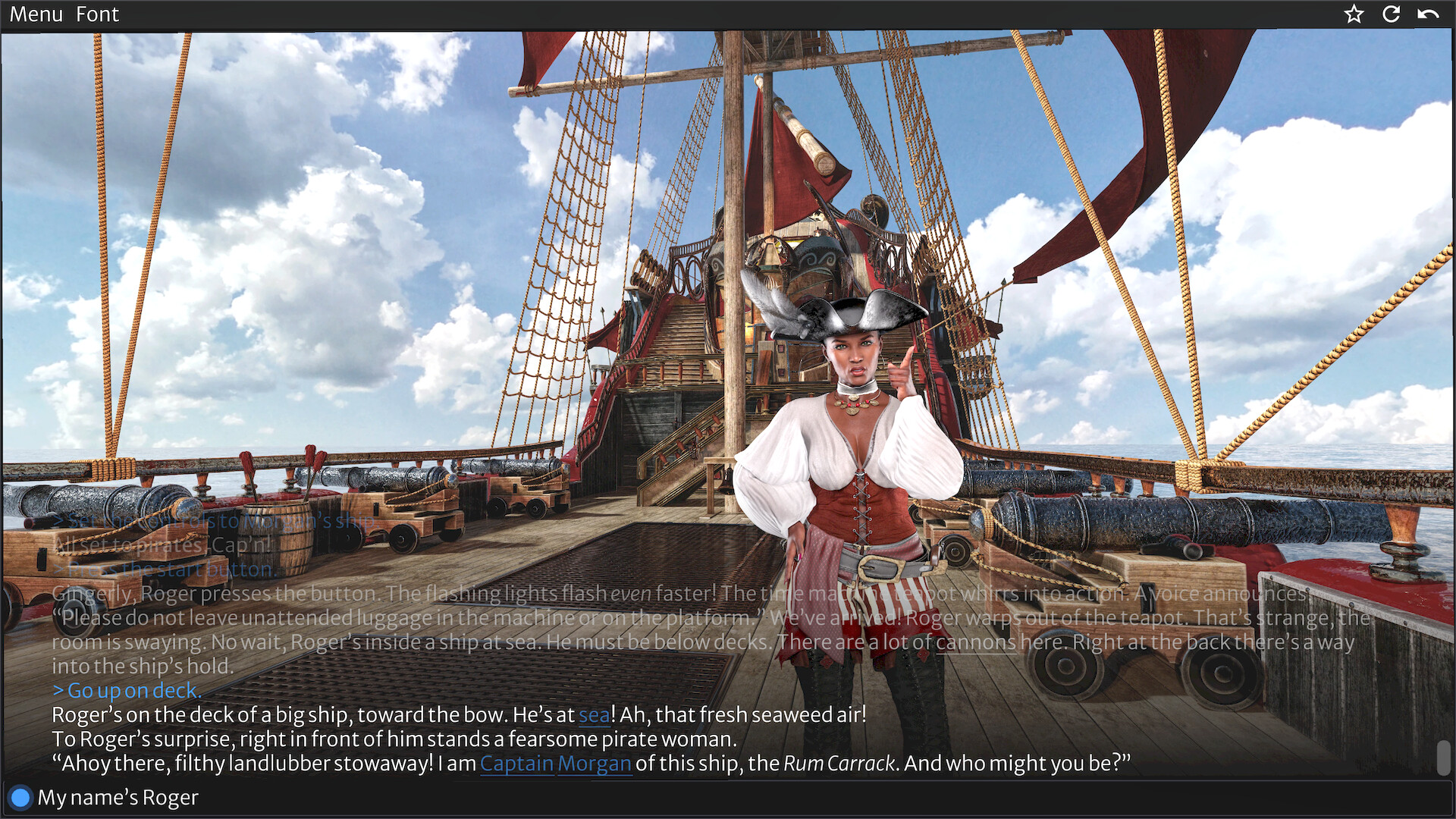
Task: Click the "Captain Morgan" link
Action: [x=556, y=764]
